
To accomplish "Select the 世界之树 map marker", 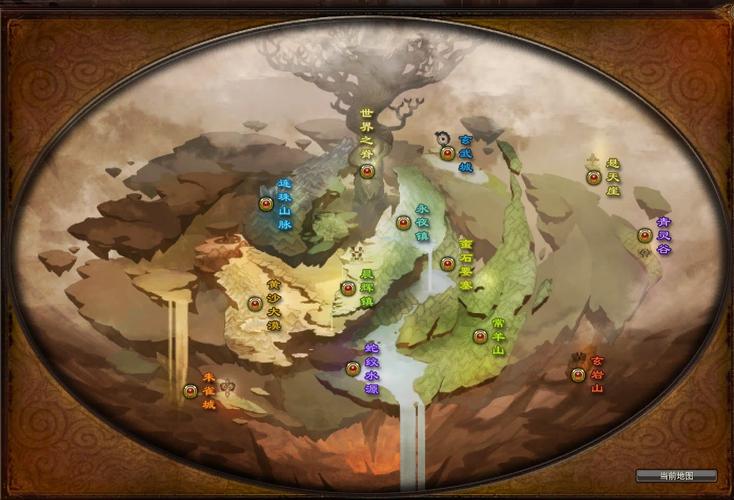I will [367, 171].
